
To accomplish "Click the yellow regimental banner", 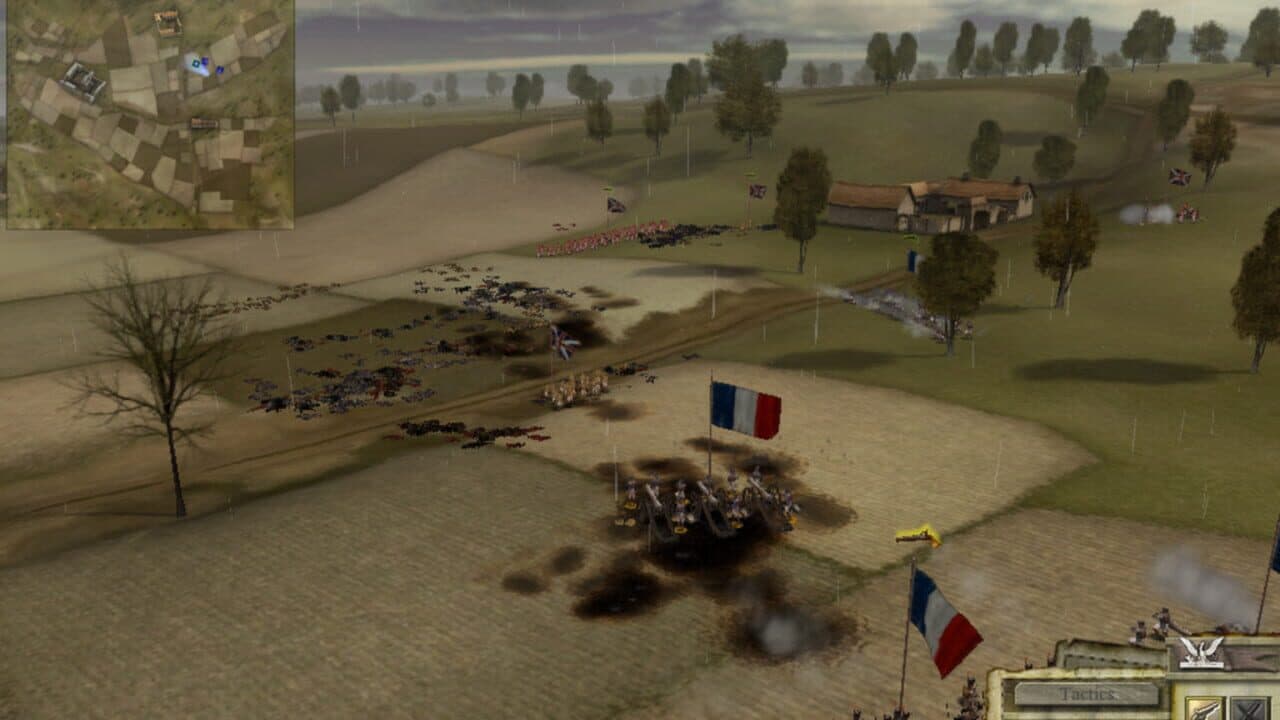I will pyautogui.click(x=916, y=533).
